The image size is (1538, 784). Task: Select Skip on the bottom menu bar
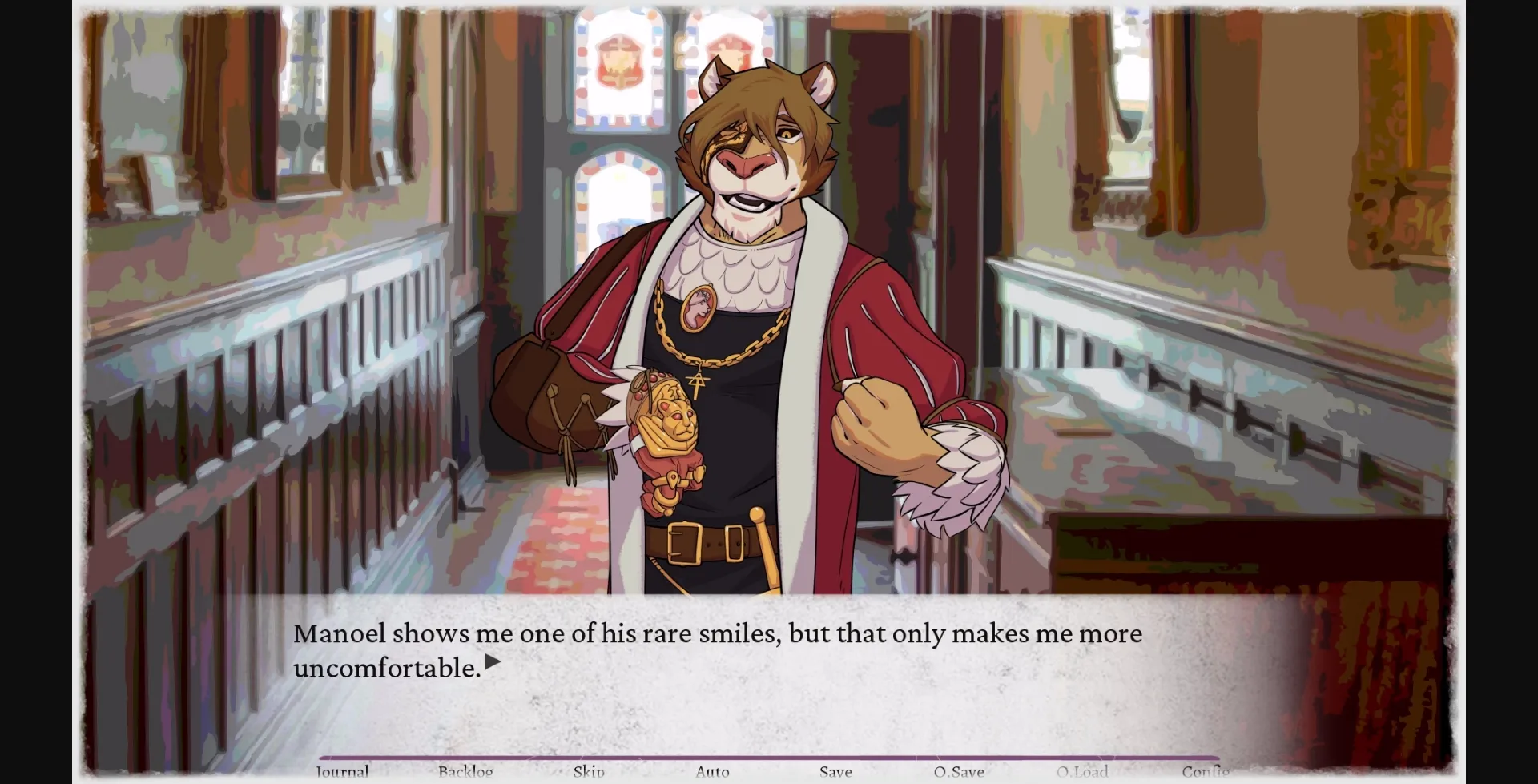[x=590, y=771]
